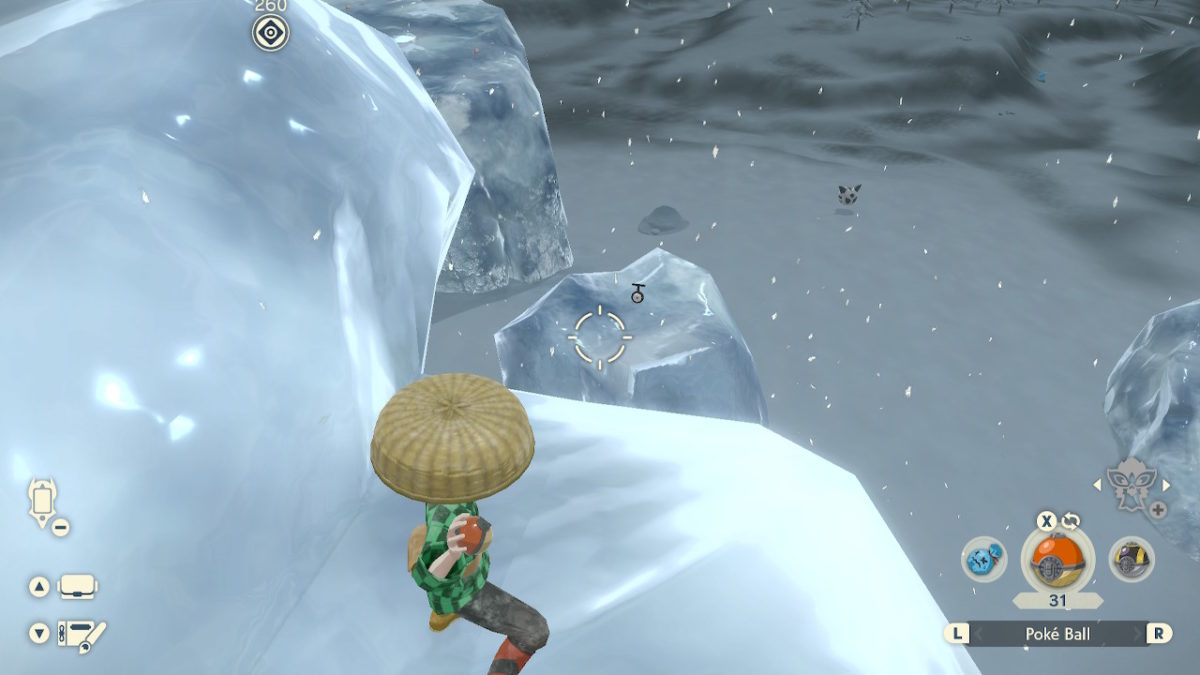1200x675 pixels.
Task: Open the Arc Phone map icon
Action: [x=44, y=499]
